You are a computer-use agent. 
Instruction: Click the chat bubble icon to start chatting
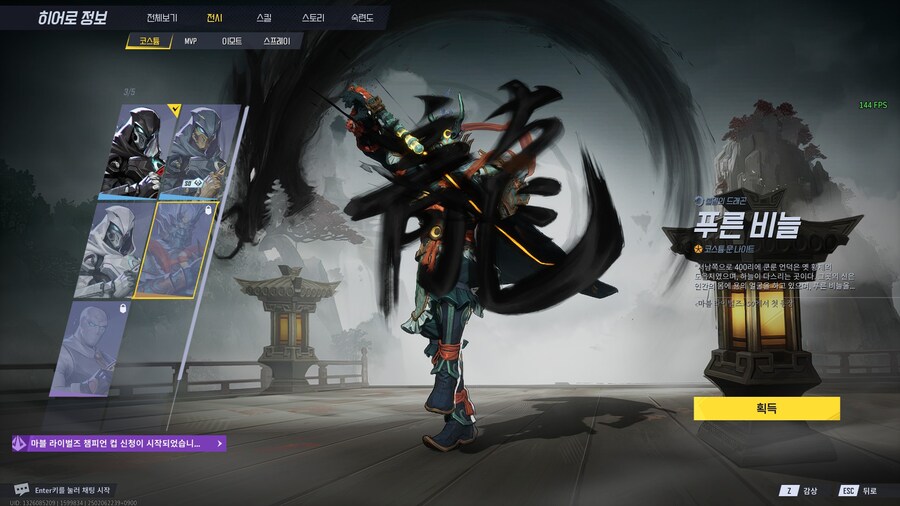pos(22,489)
